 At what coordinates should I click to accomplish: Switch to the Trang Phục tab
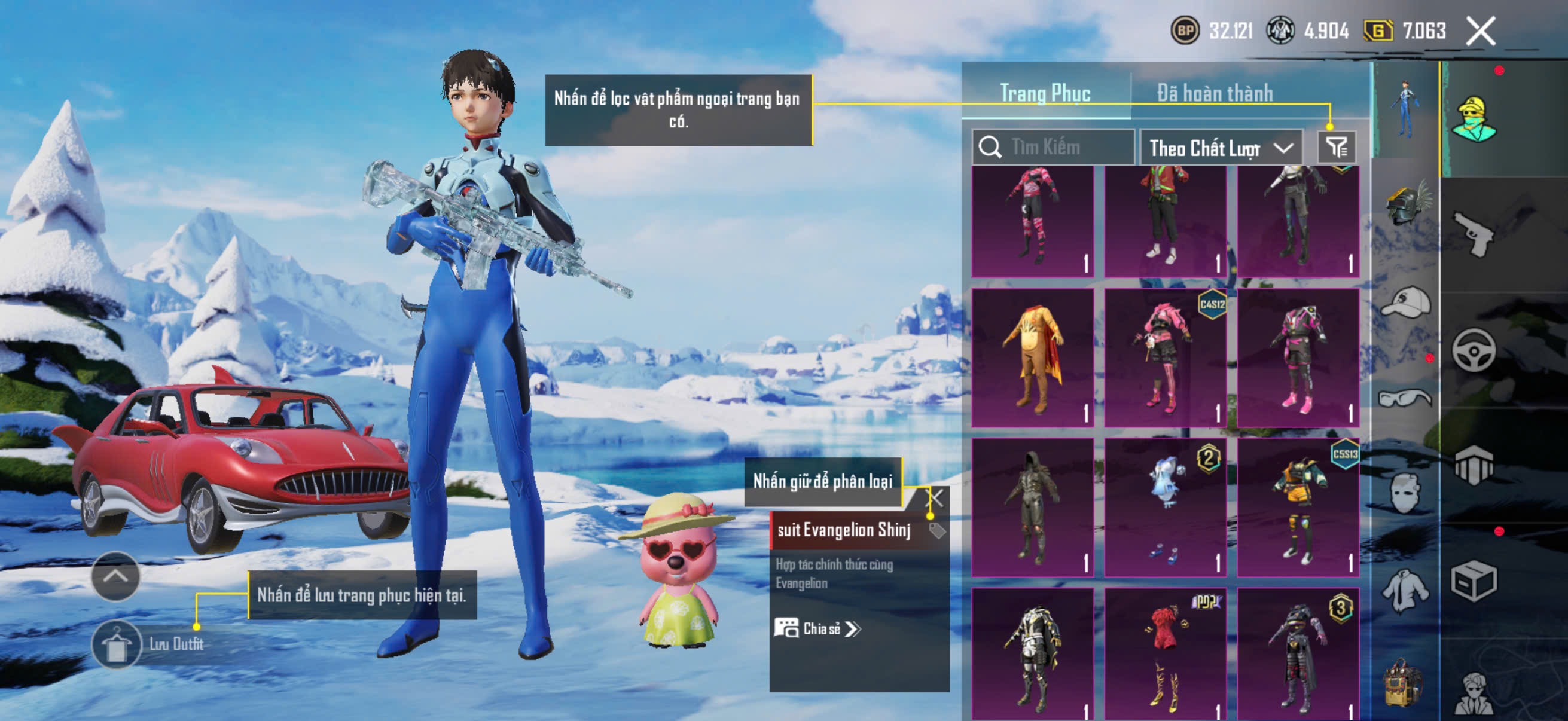pos(1045,93)
